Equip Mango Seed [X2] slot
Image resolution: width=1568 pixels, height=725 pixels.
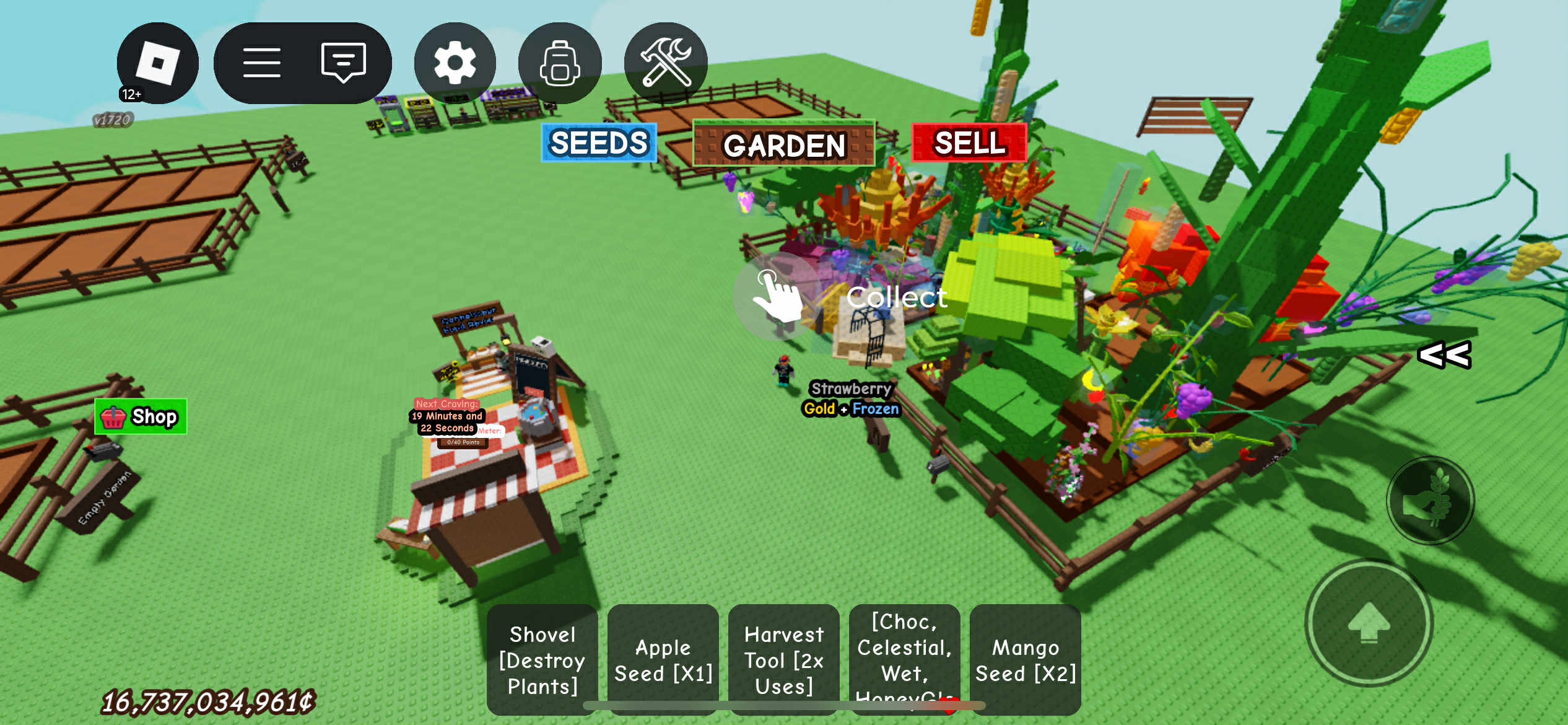coord(1025,660)
